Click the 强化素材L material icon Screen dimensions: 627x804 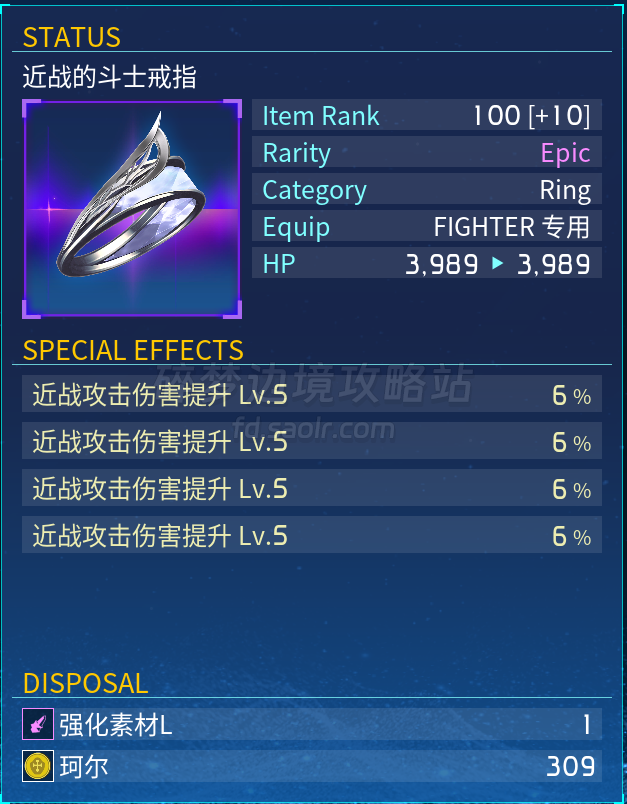coord(38,724)
